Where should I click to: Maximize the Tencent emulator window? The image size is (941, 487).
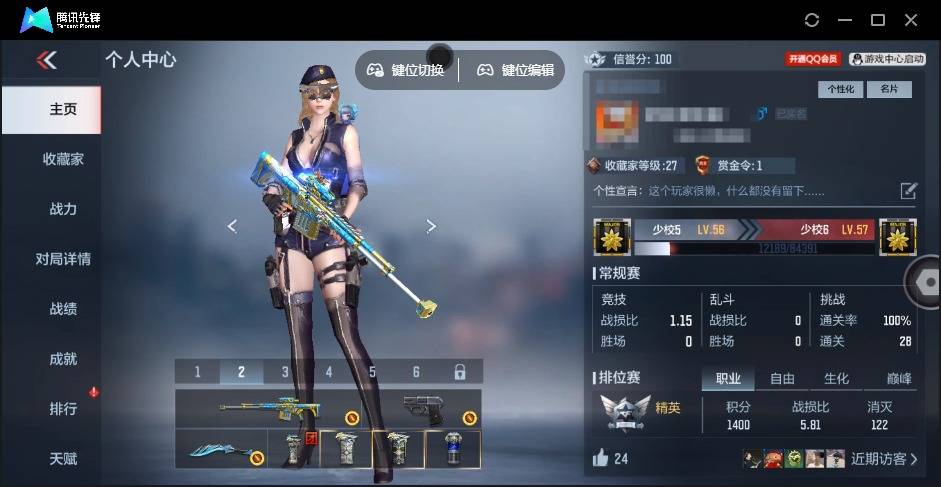tap(878, 20)
